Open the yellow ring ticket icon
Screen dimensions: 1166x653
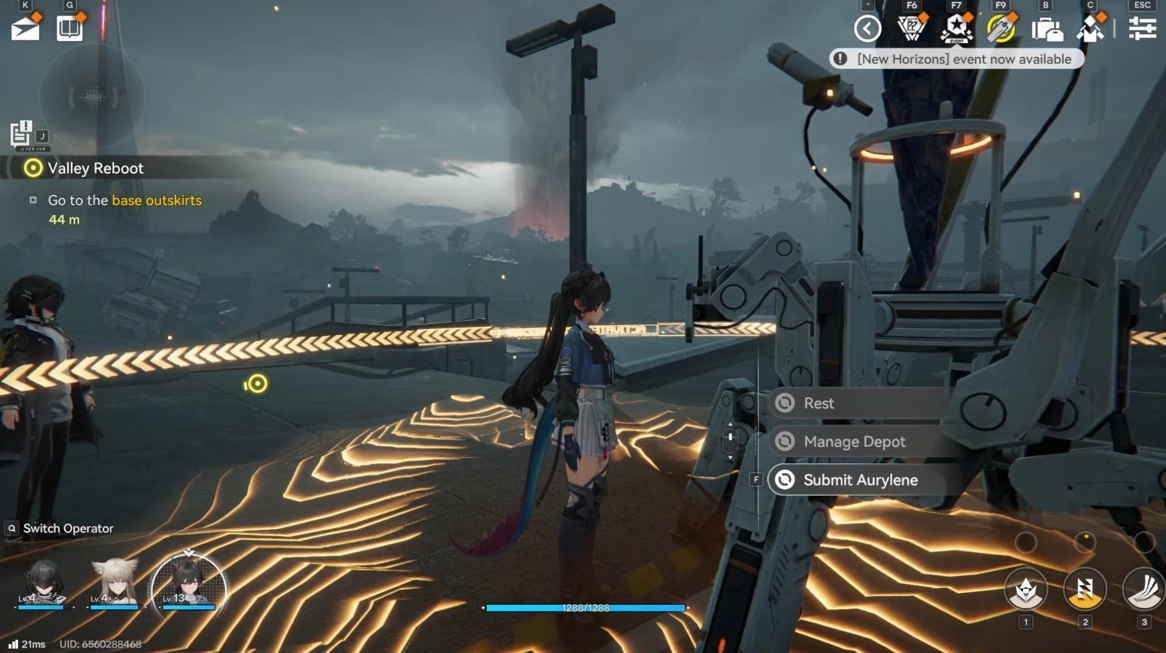(1001, 29)
